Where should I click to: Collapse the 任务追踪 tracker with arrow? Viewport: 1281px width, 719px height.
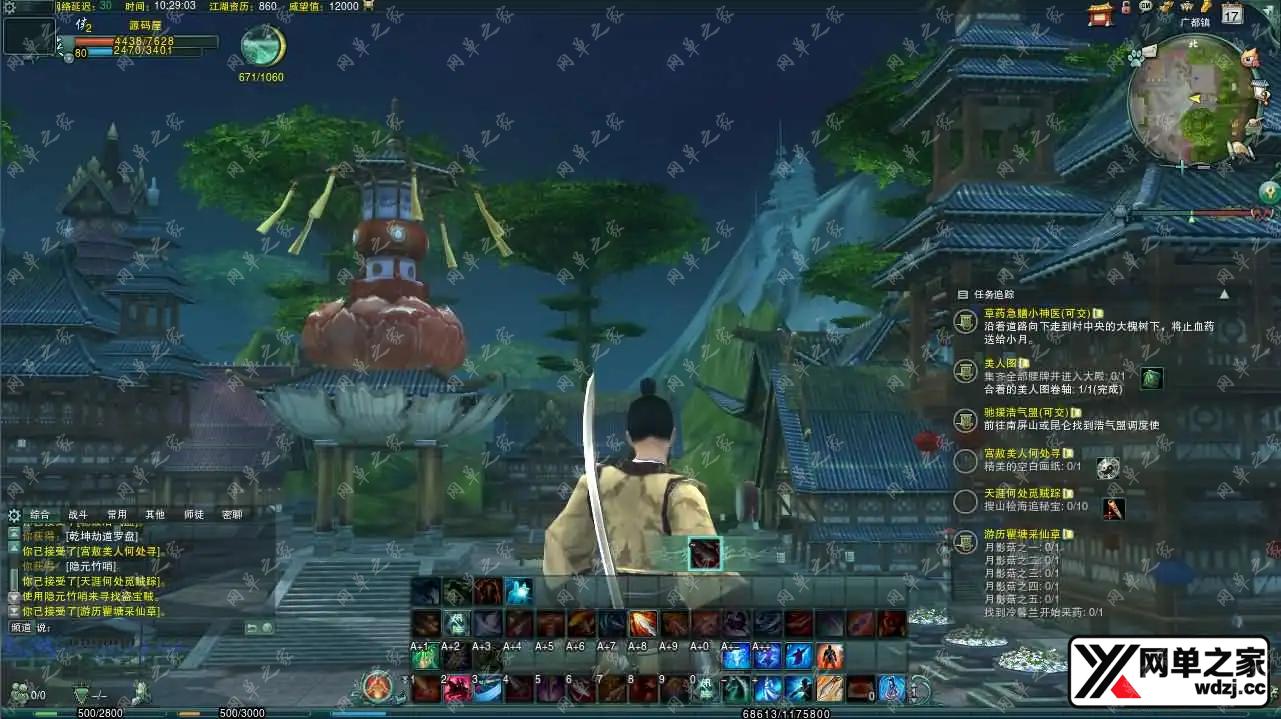1224,294
